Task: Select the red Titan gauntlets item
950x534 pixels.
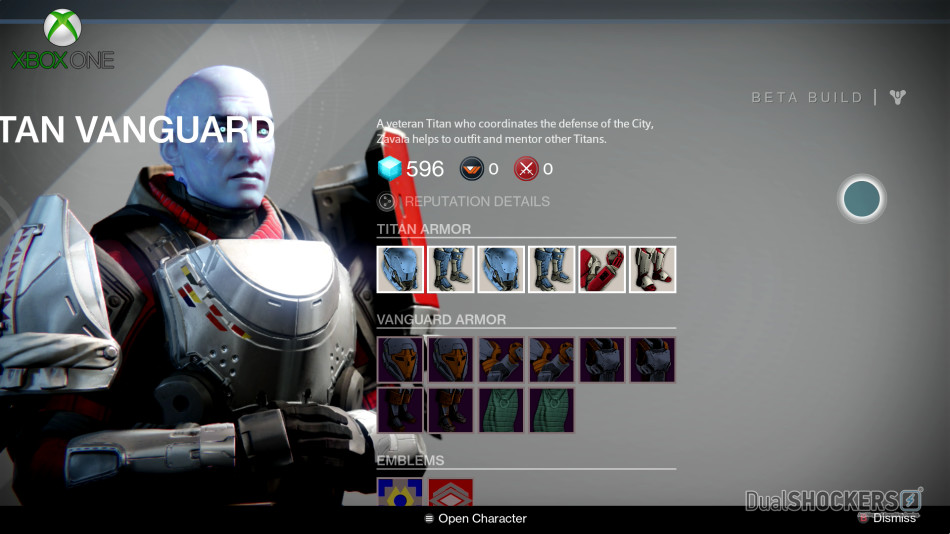Action: coord(602,269)
